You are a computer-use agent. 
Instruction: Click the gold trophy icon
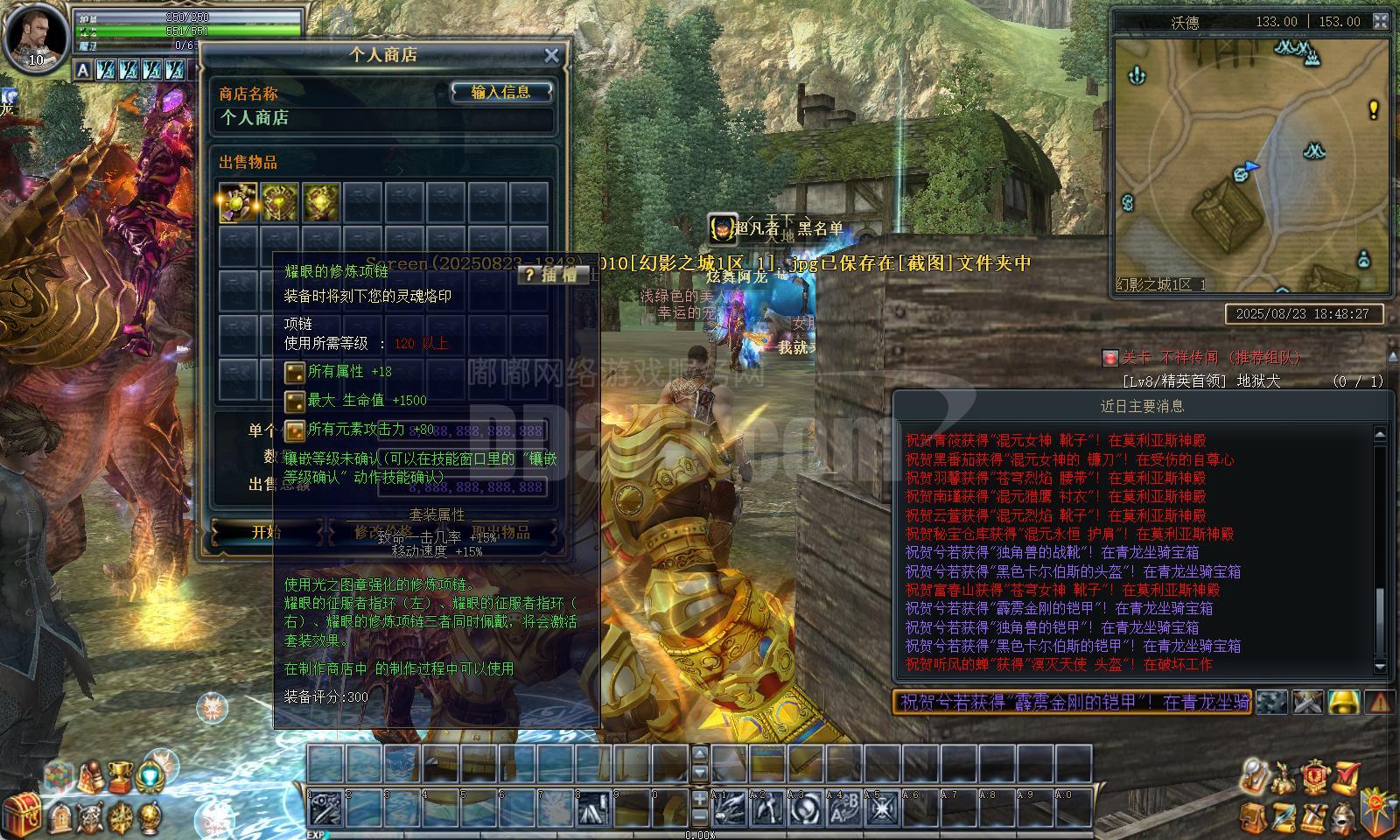click(x=120, y=775)
